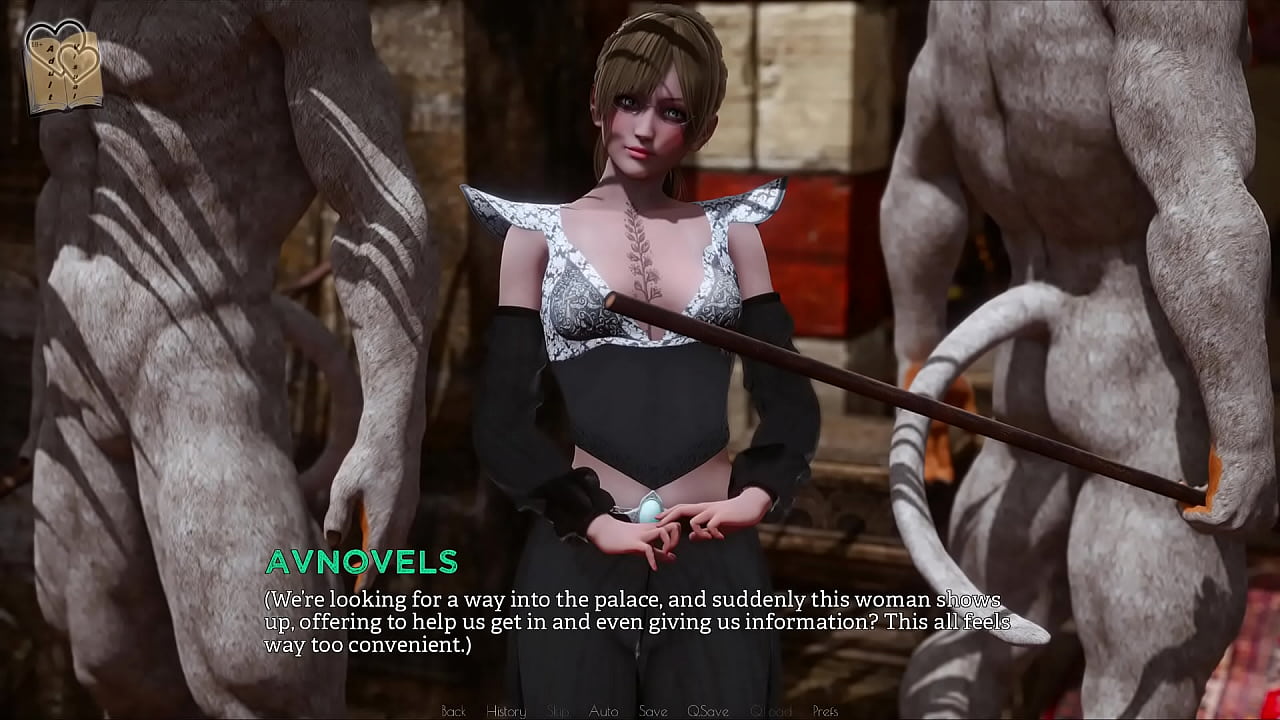1280x720 pixels.
Task: Quick save with QSave
Action: [707, 711]
